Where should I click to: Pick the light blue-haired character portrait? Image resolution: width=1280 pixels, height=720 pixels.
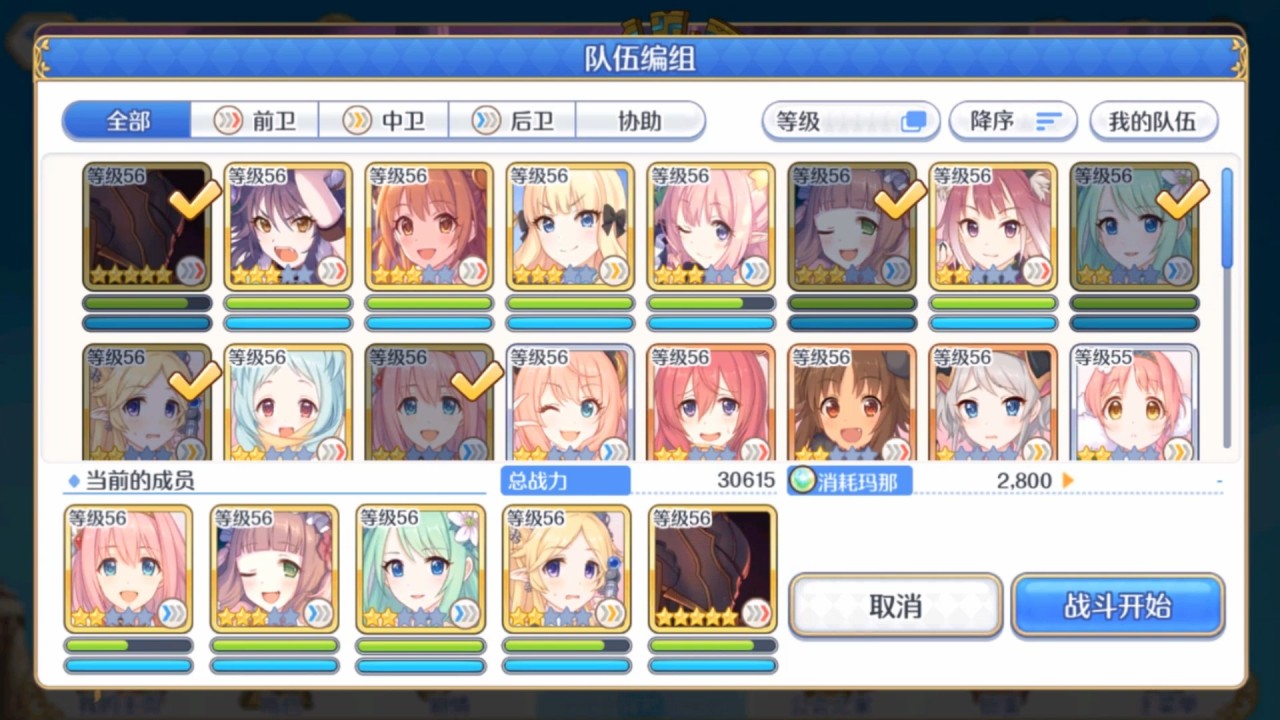click(x=287, y=404)
